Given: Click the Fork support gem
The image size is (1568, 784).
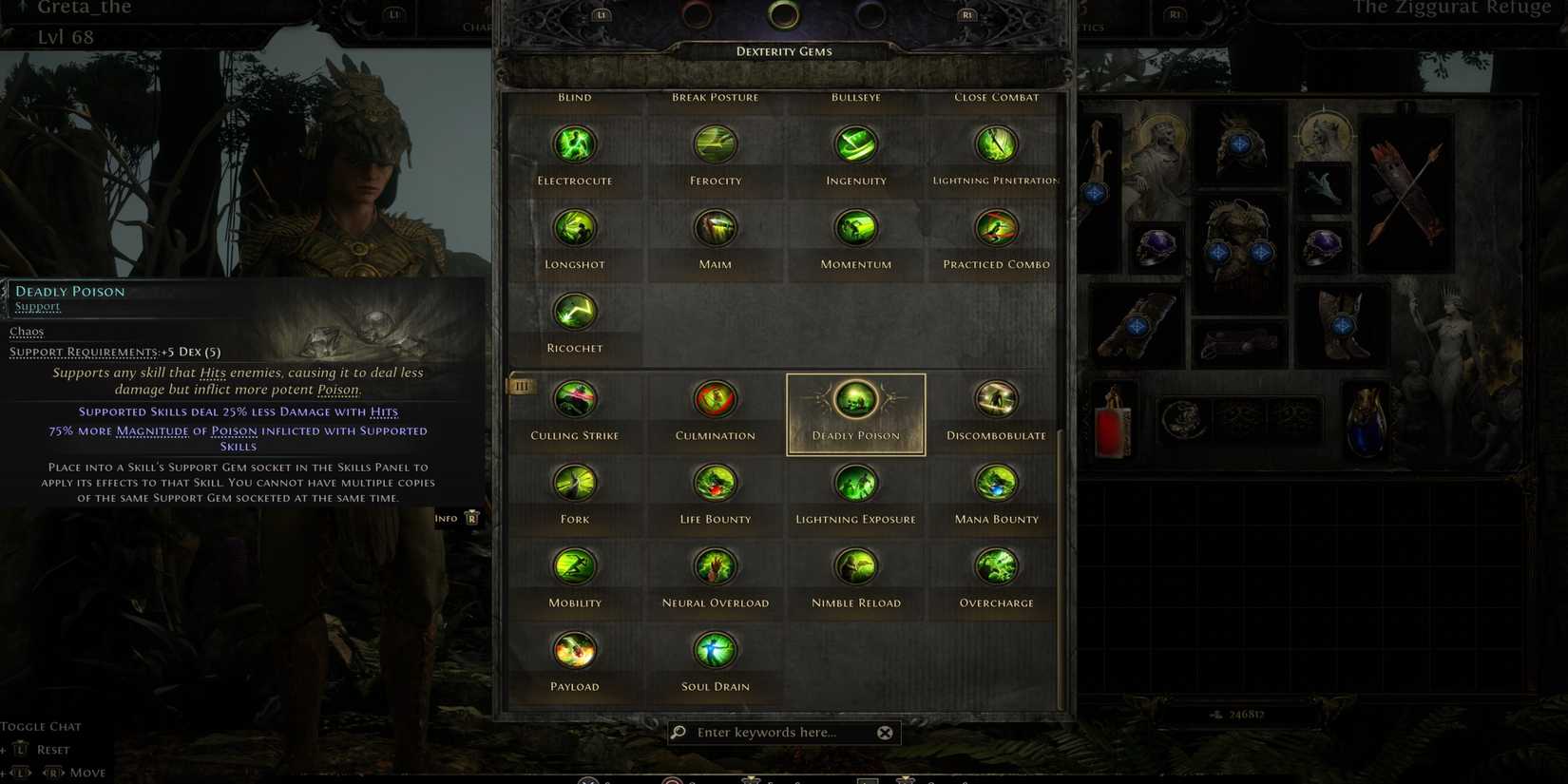Looking at the screenshot, I should pyautogui.click(x=575, y=483).
